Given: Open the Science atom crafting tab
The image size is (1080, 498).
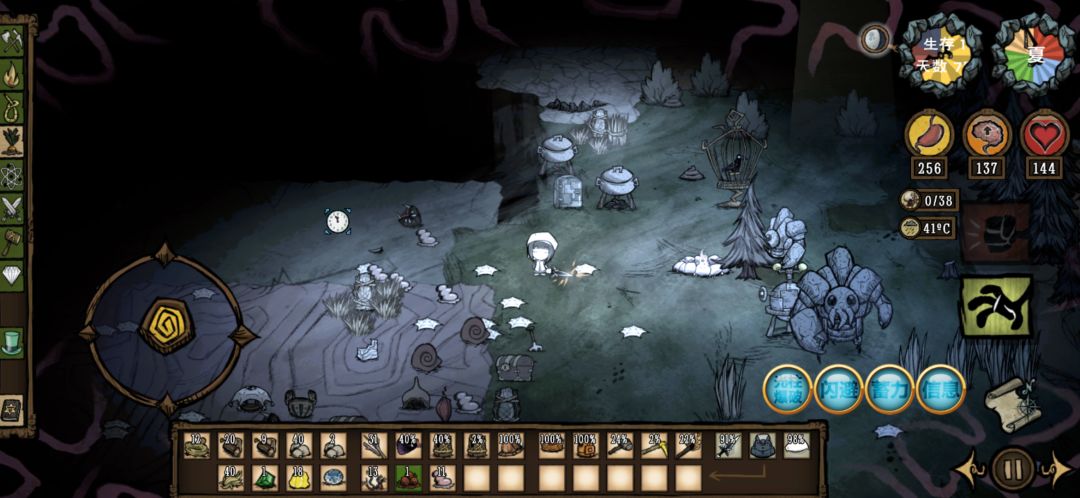Looking at the screenshot, I should click(12, 175).
